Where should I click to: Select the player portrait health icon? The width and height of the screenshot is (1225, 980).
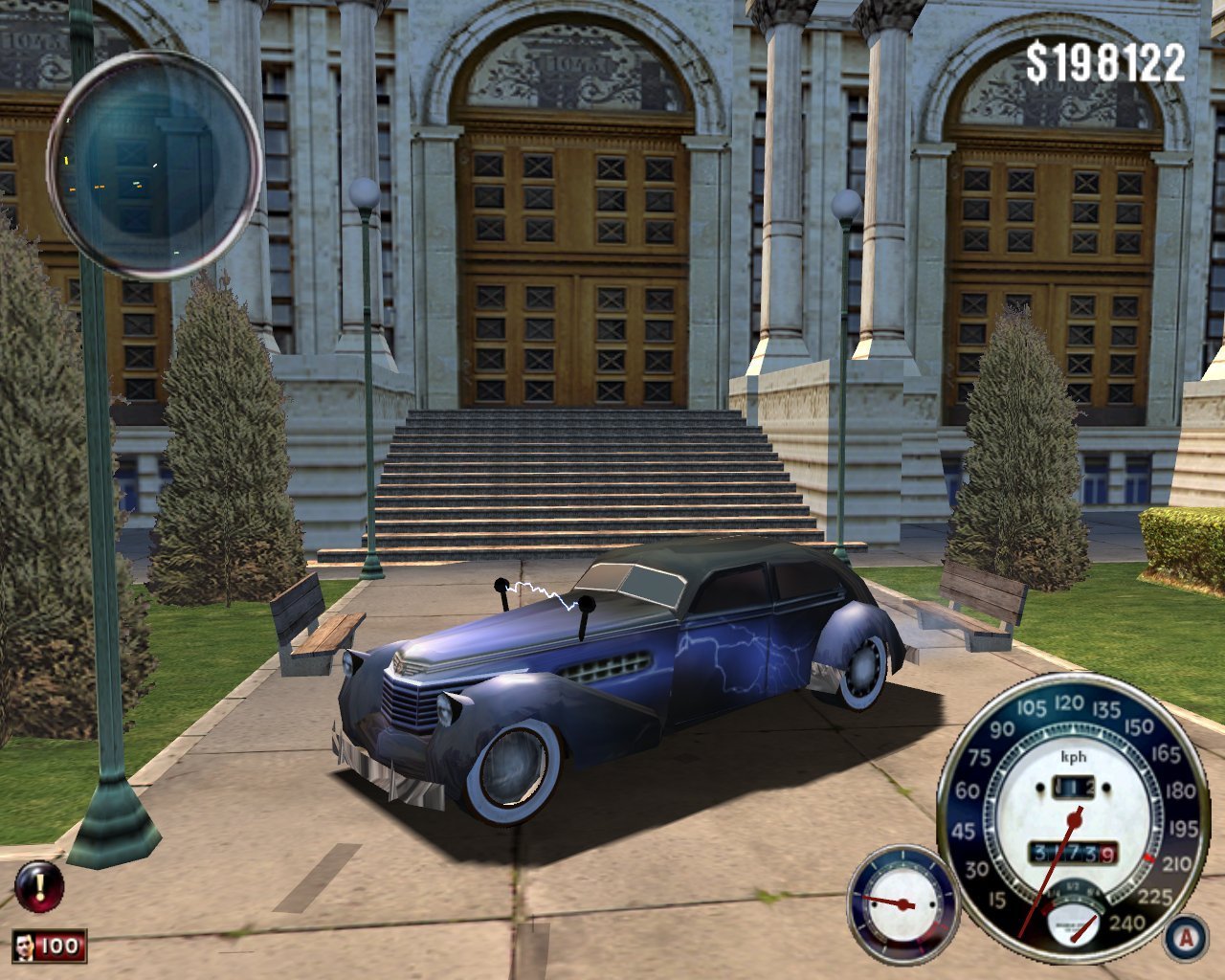pos(26,947)
